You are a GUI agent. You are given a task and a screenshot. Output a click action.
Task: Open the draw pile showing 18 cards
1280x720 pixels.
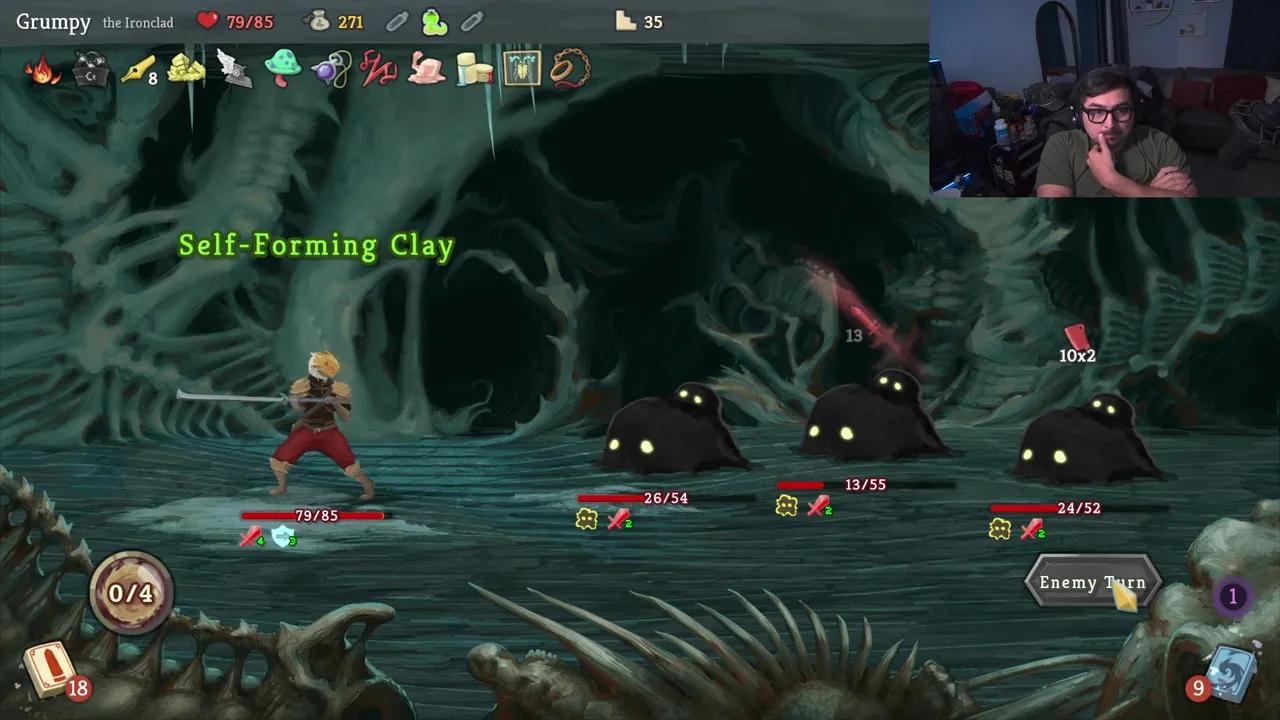point(48,672)
